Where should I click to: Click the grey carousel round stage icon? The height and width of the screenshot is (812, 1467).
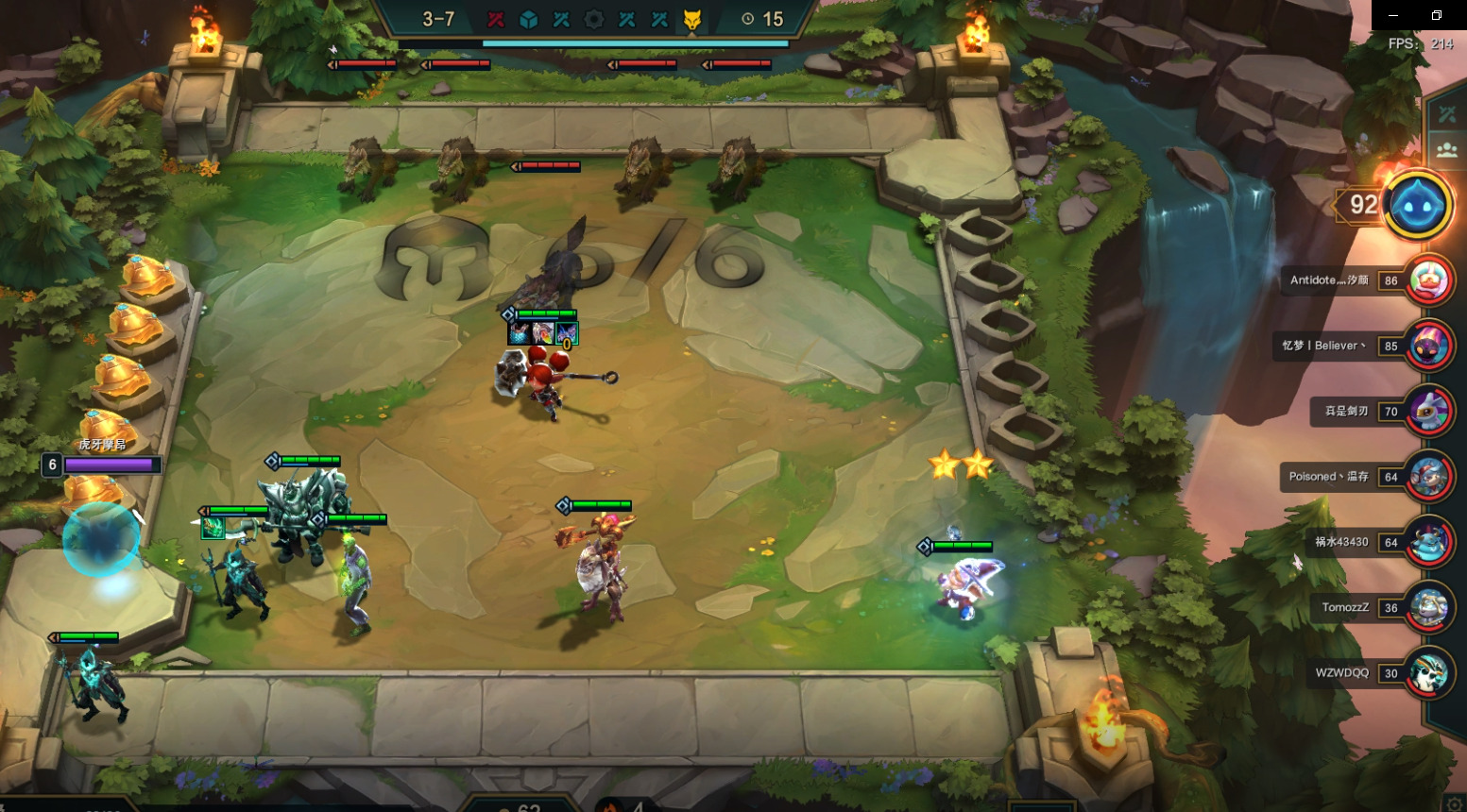(594, 19)
